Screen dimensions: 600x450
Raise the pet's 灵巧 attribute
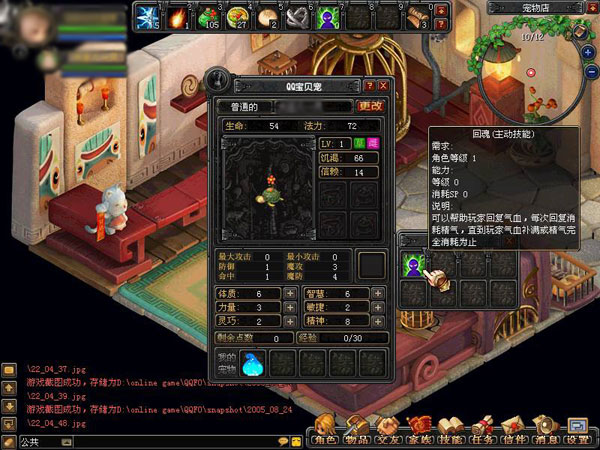(x=290, y=322)
